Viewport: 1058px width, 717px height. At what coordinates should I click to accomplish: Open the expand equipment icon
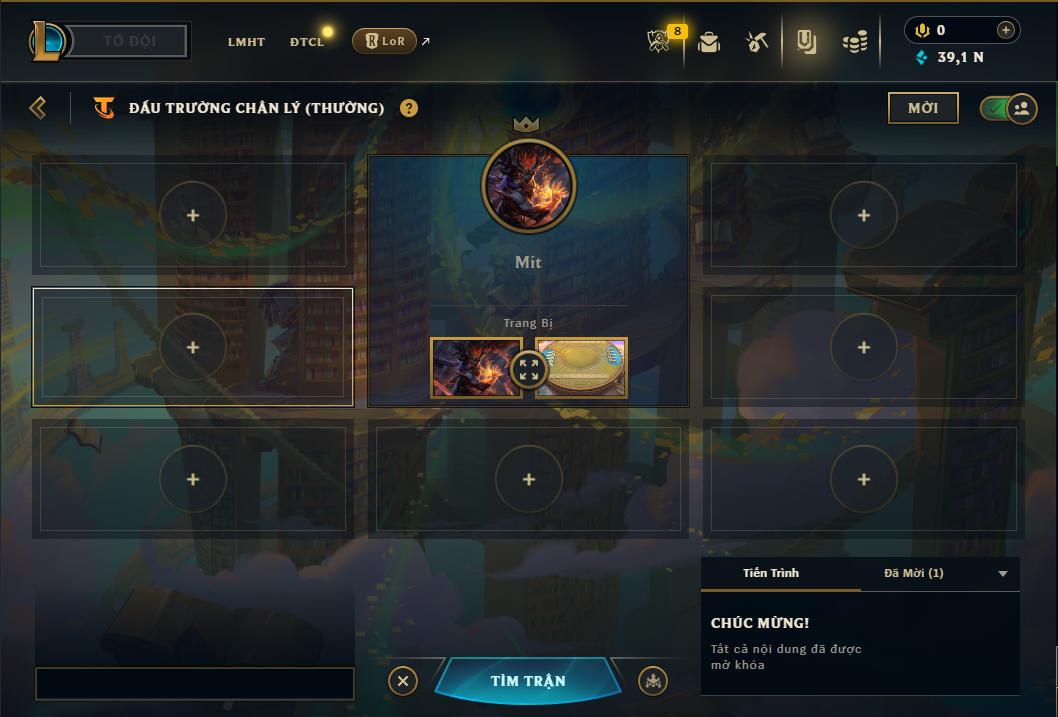529,370
